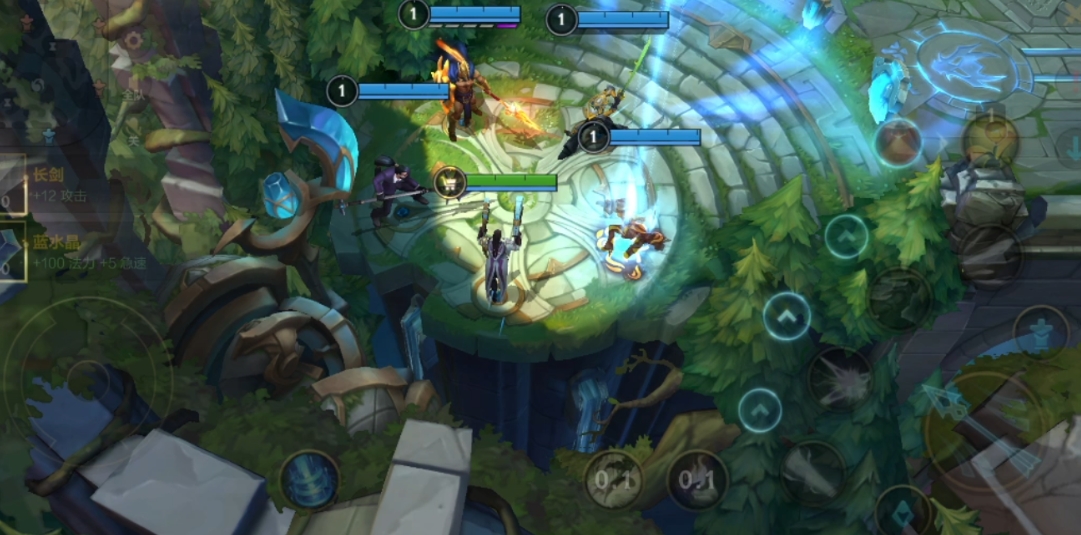Use the red potion item button

[898, 142]
